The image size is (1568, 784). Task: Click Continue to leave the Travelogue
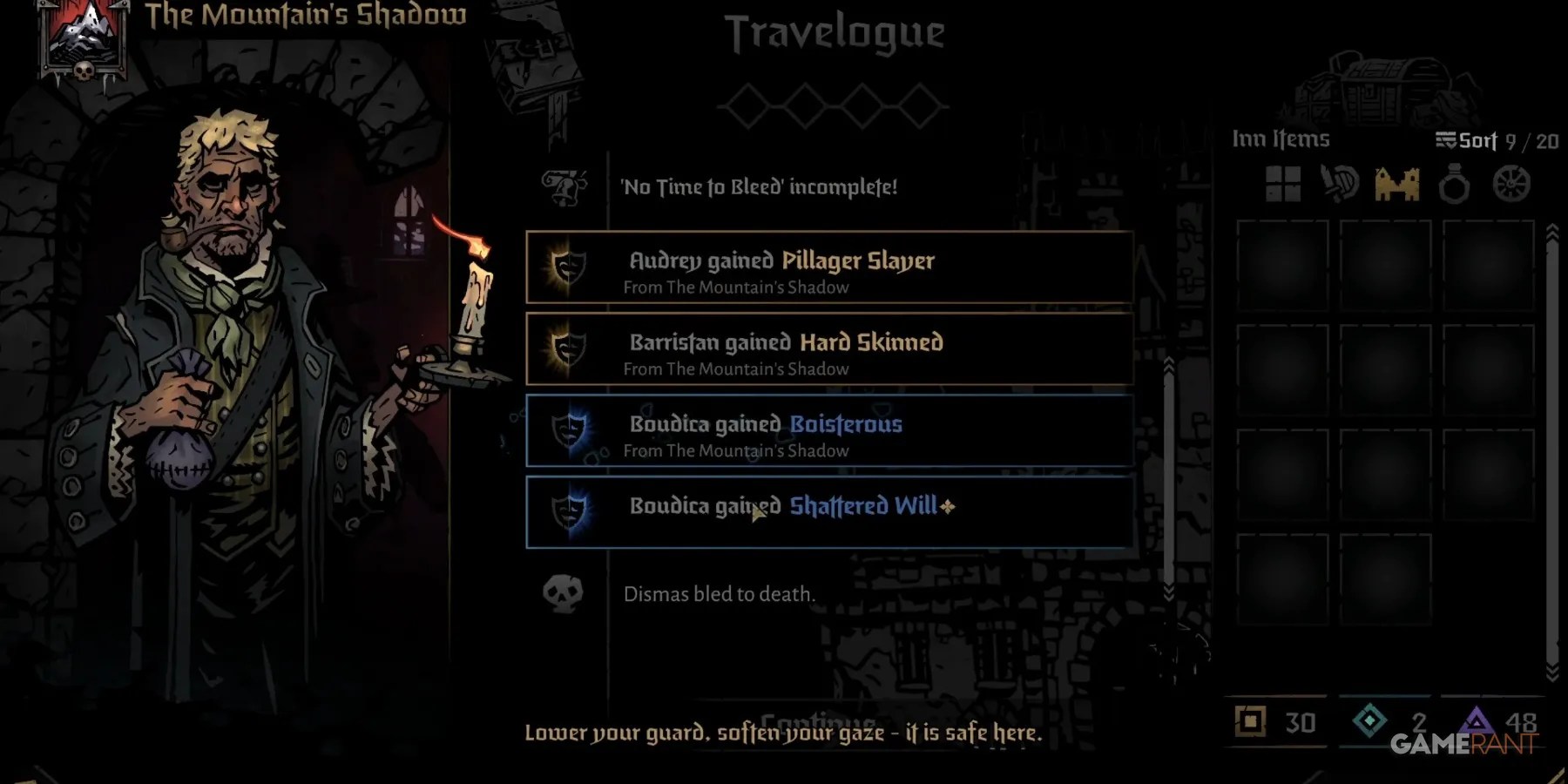pyautogui.click(x=817, y=720)
